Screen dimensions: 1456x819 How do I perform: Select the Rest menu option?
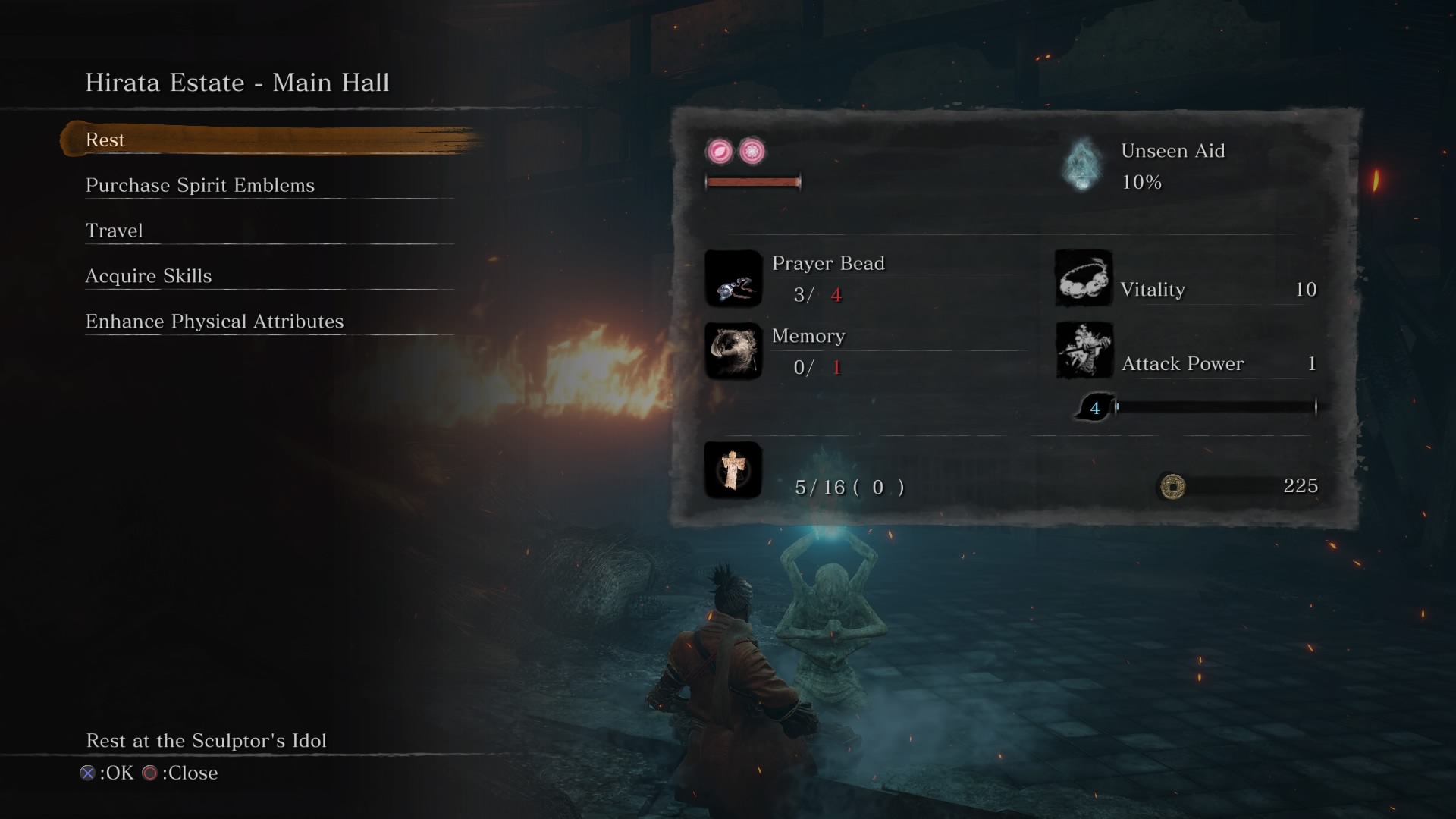(105, 140)
